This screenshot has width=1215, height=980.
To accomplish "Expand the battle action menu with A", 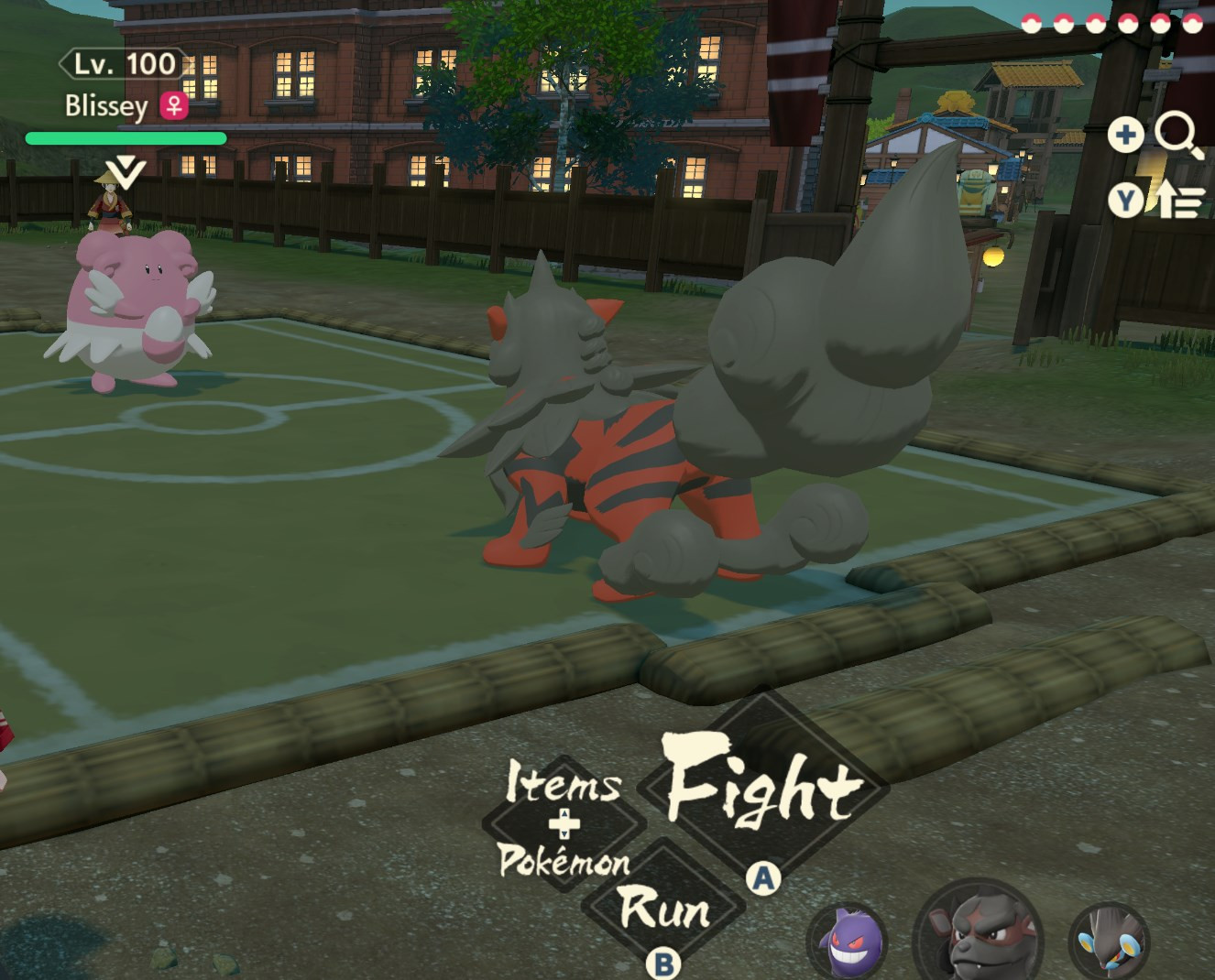I will point(761,877).
